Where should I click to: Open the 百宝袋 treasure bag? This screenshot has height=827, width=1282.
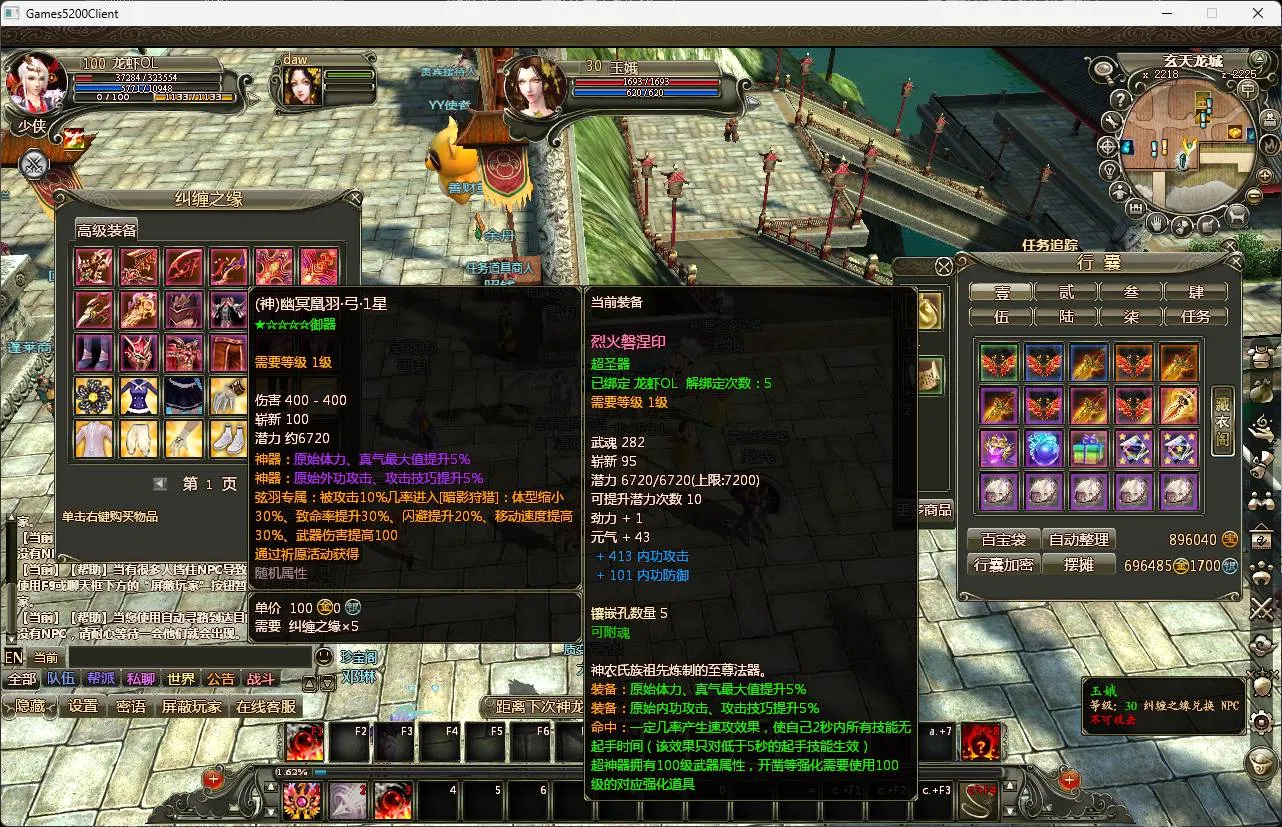point(1003,539)
